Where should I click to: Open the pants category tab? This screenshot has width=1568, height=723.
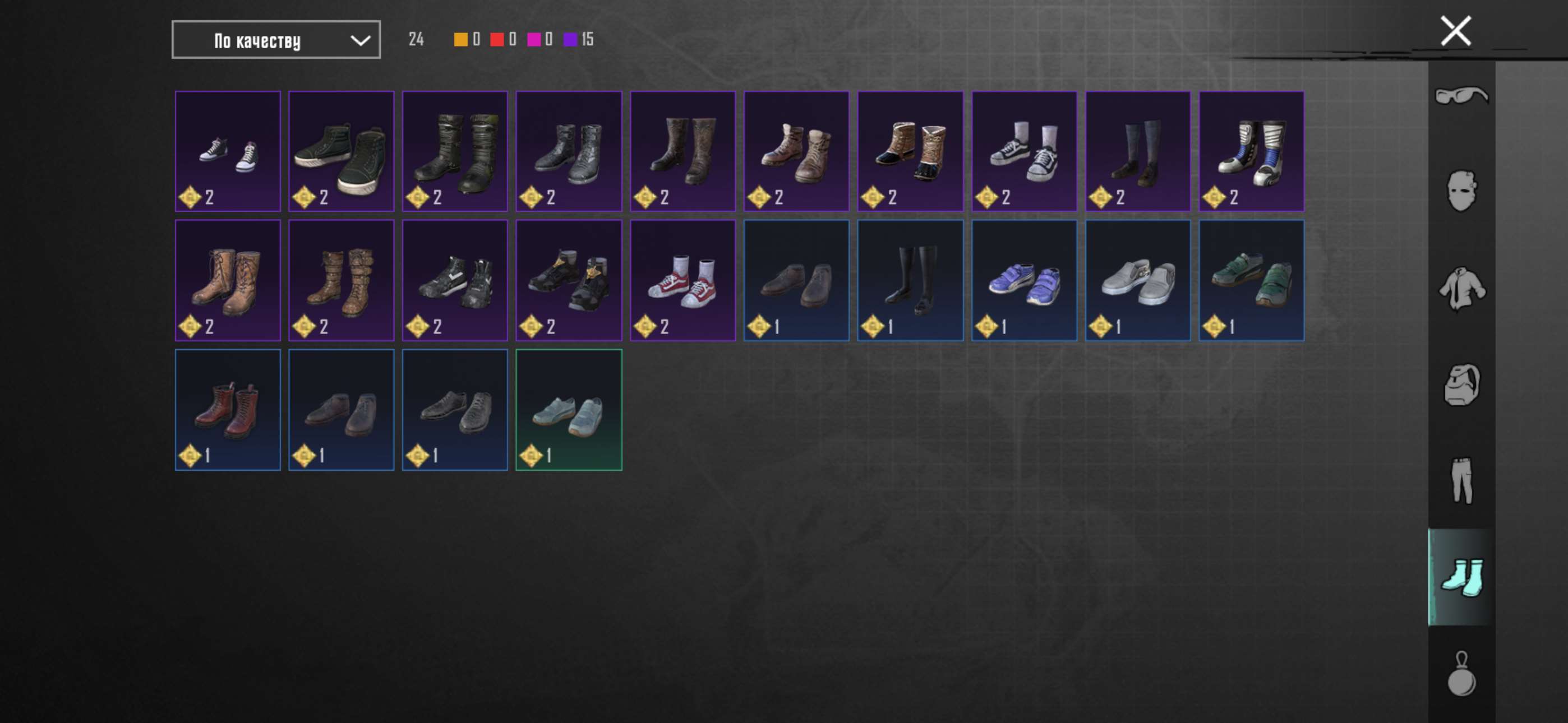(x=1461, y=481)
